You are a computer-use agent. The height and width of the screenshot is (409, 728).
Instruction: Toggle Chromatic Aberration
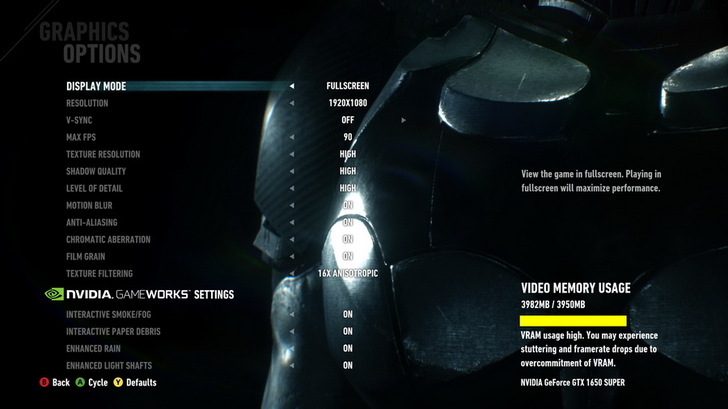(x=108, y=239)
